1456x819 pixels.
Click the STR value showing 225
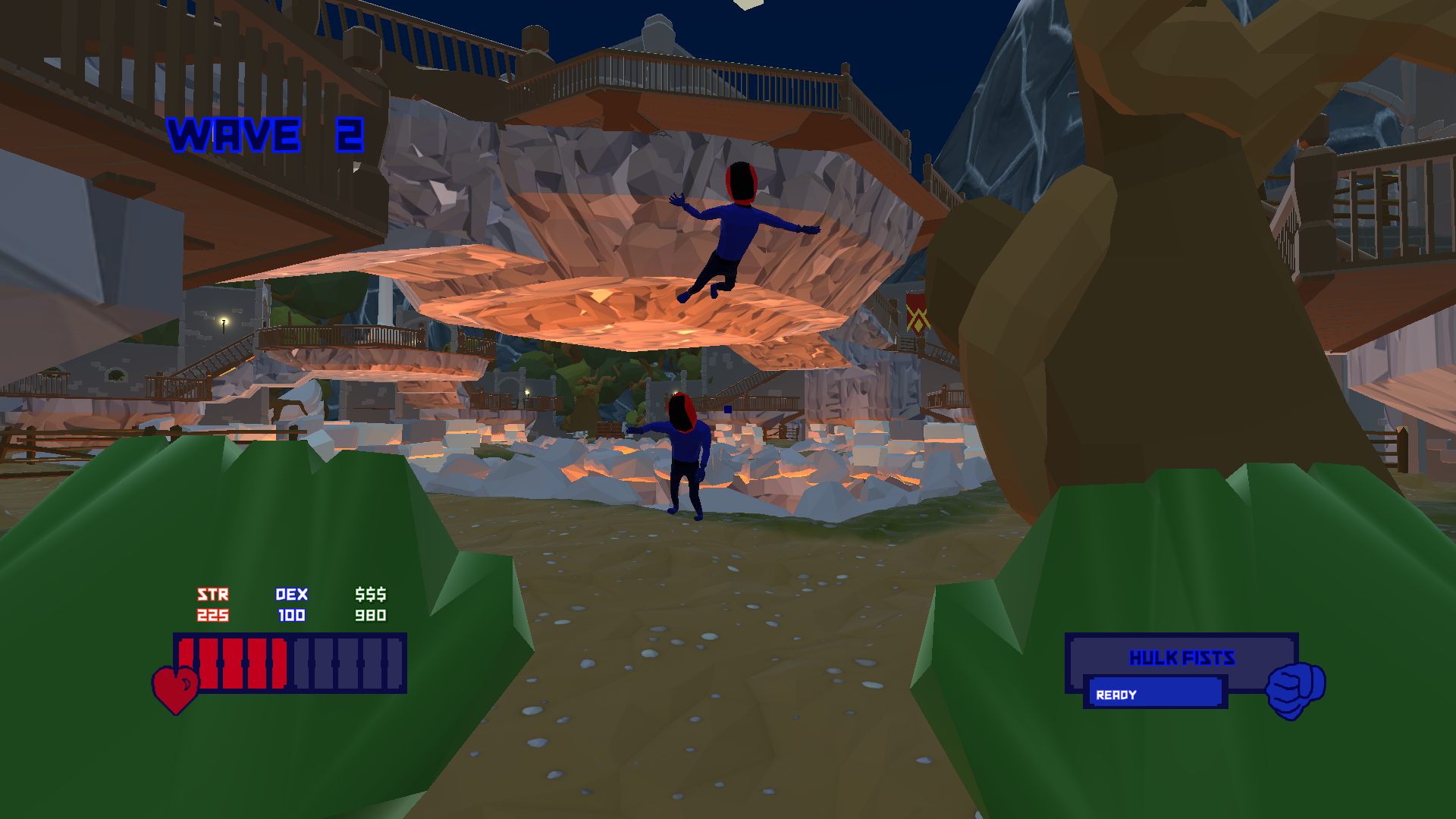[x=213, y=616]
